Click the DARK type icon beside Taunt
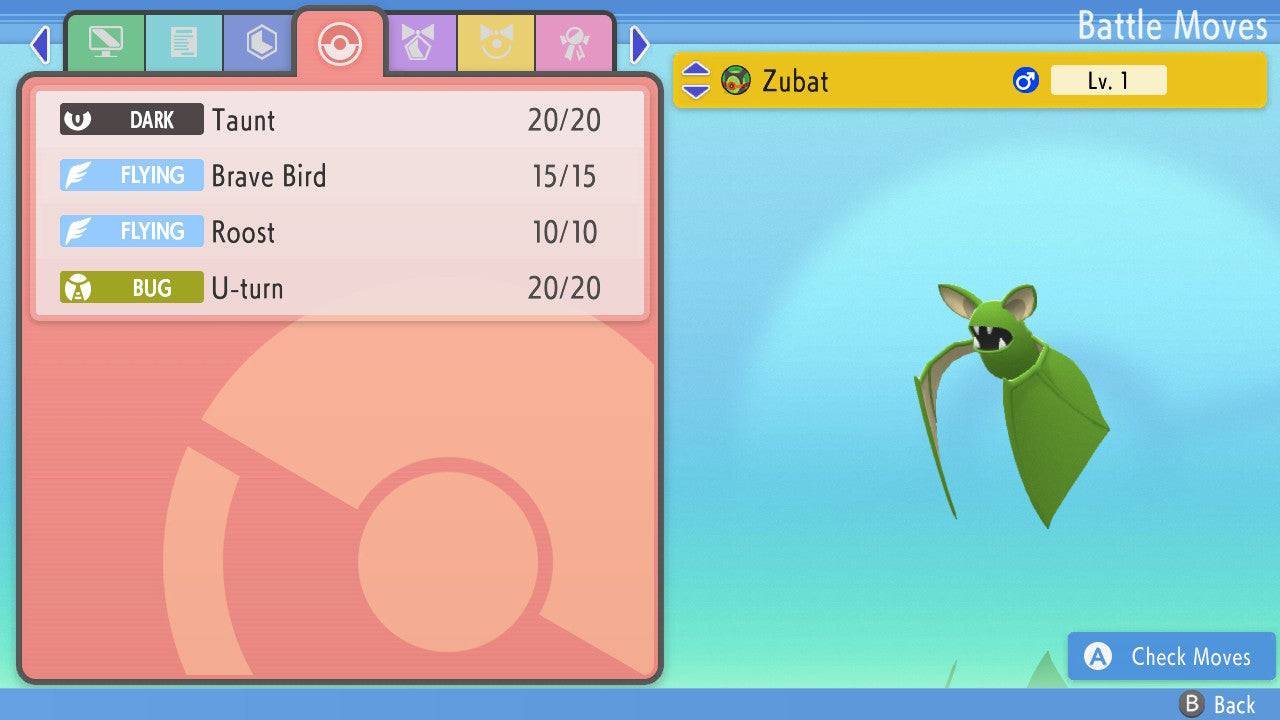The image size is (1280, 720). point(131,119)
